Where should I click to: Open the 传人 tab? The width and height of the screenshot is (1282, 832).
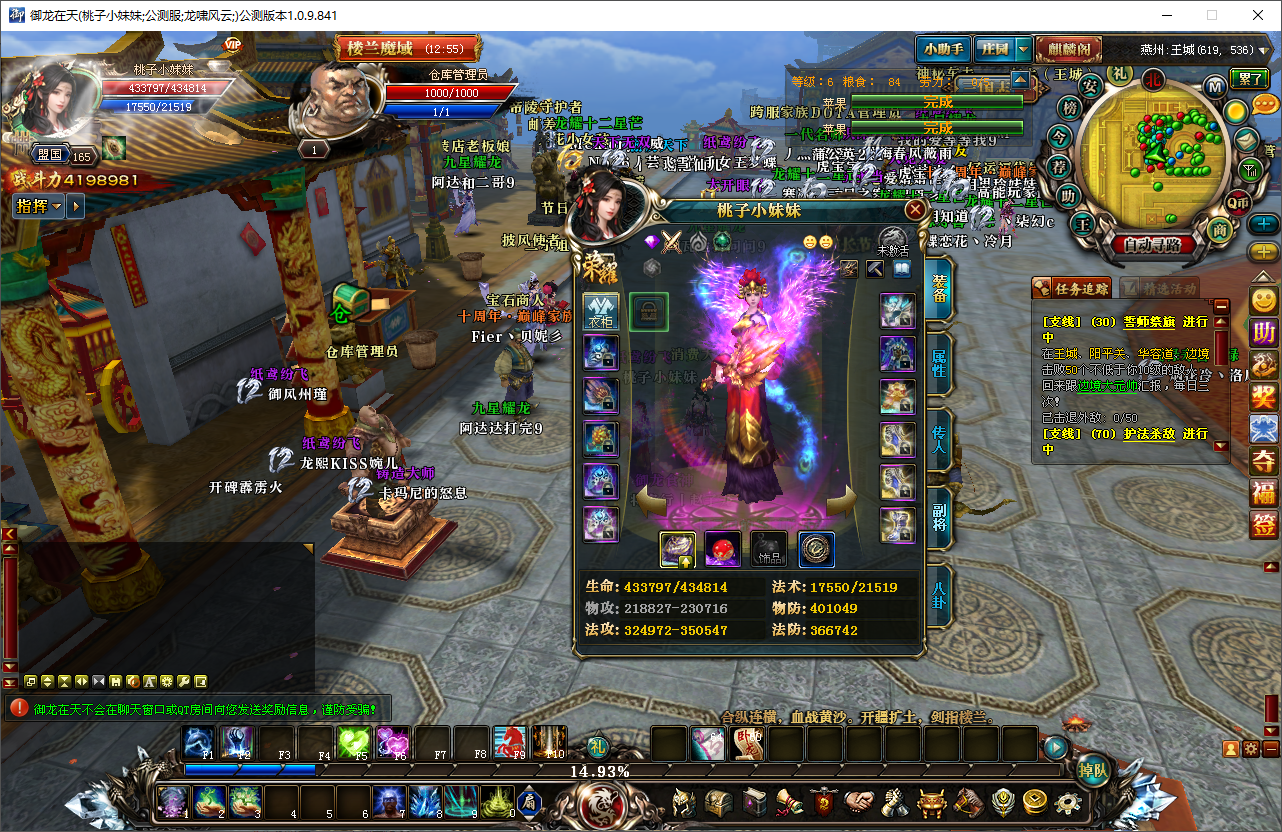tap(940, 434)
